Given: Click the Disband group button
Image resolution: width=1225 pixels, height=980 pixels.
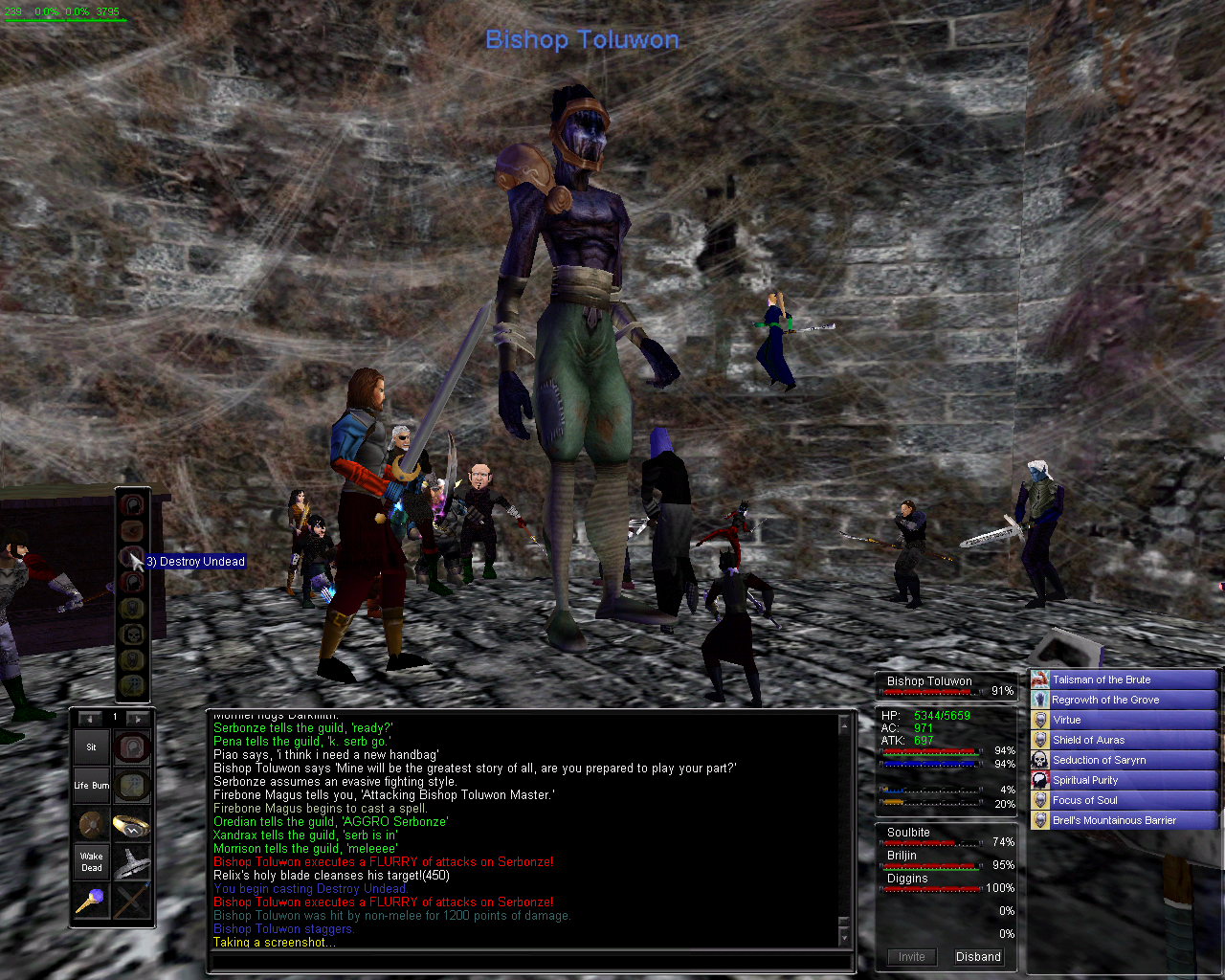Looking at the screenshot, I should point(978,957).
